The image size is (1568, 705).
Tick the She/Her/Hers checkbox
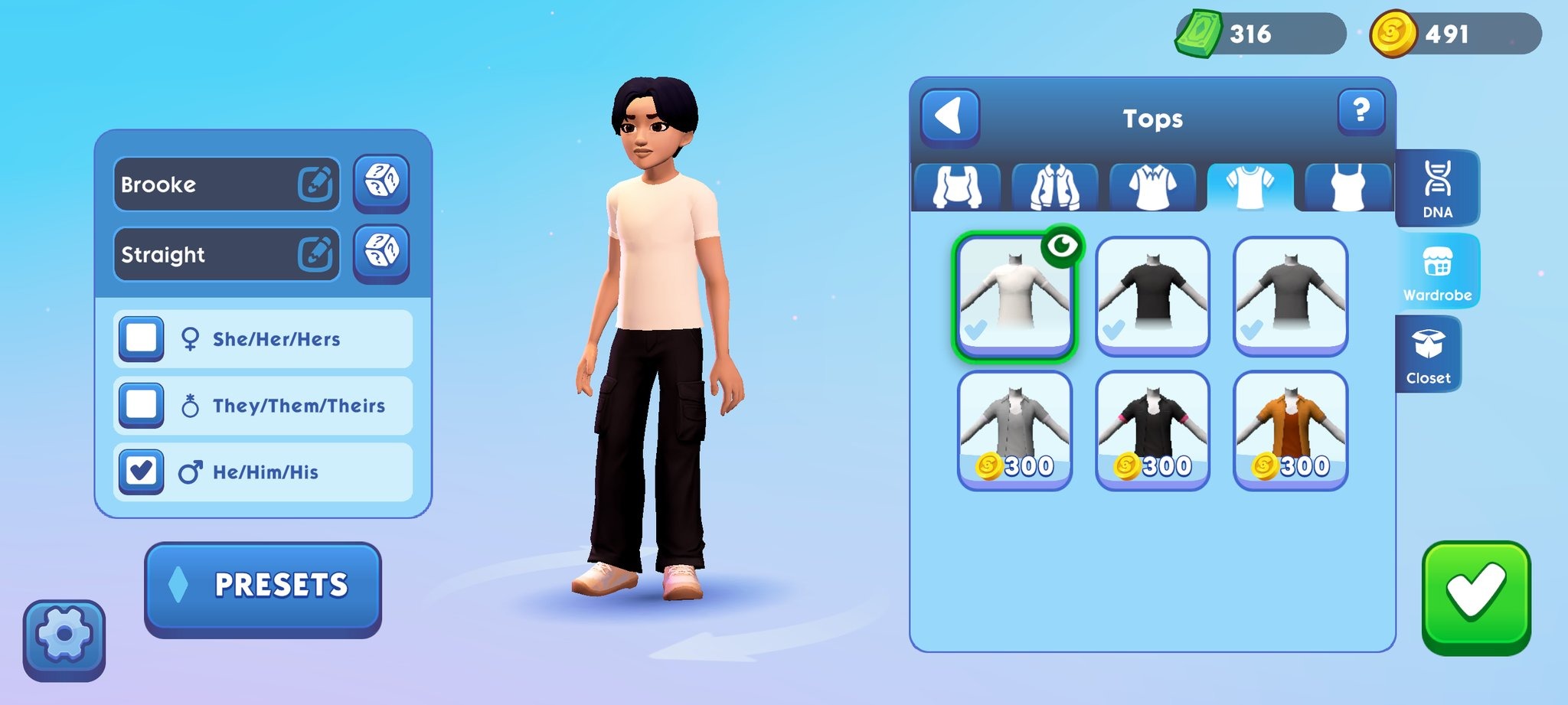point(142,338)
